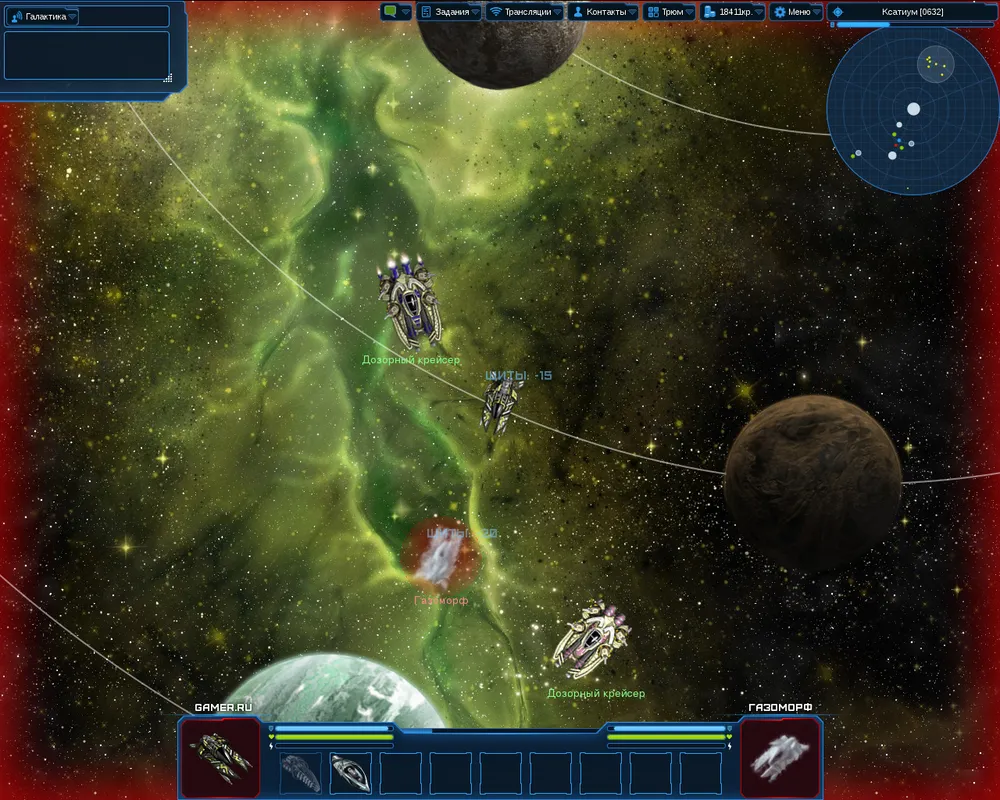The width and height of the screenshot is (1000, 800).
Task: Click inside the chat message box
Action: (86, 54)
